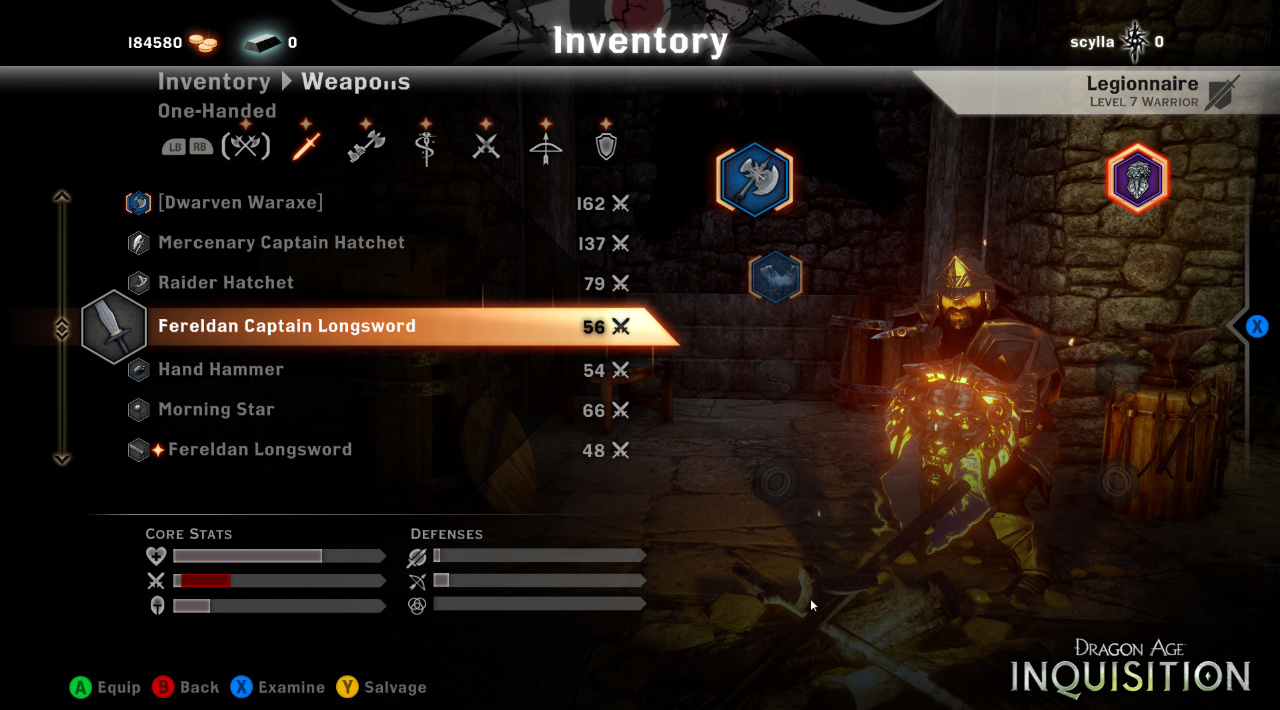Switch to the dual daggers category
This screenshot has height=710, width=1280.
coord(486,146)
